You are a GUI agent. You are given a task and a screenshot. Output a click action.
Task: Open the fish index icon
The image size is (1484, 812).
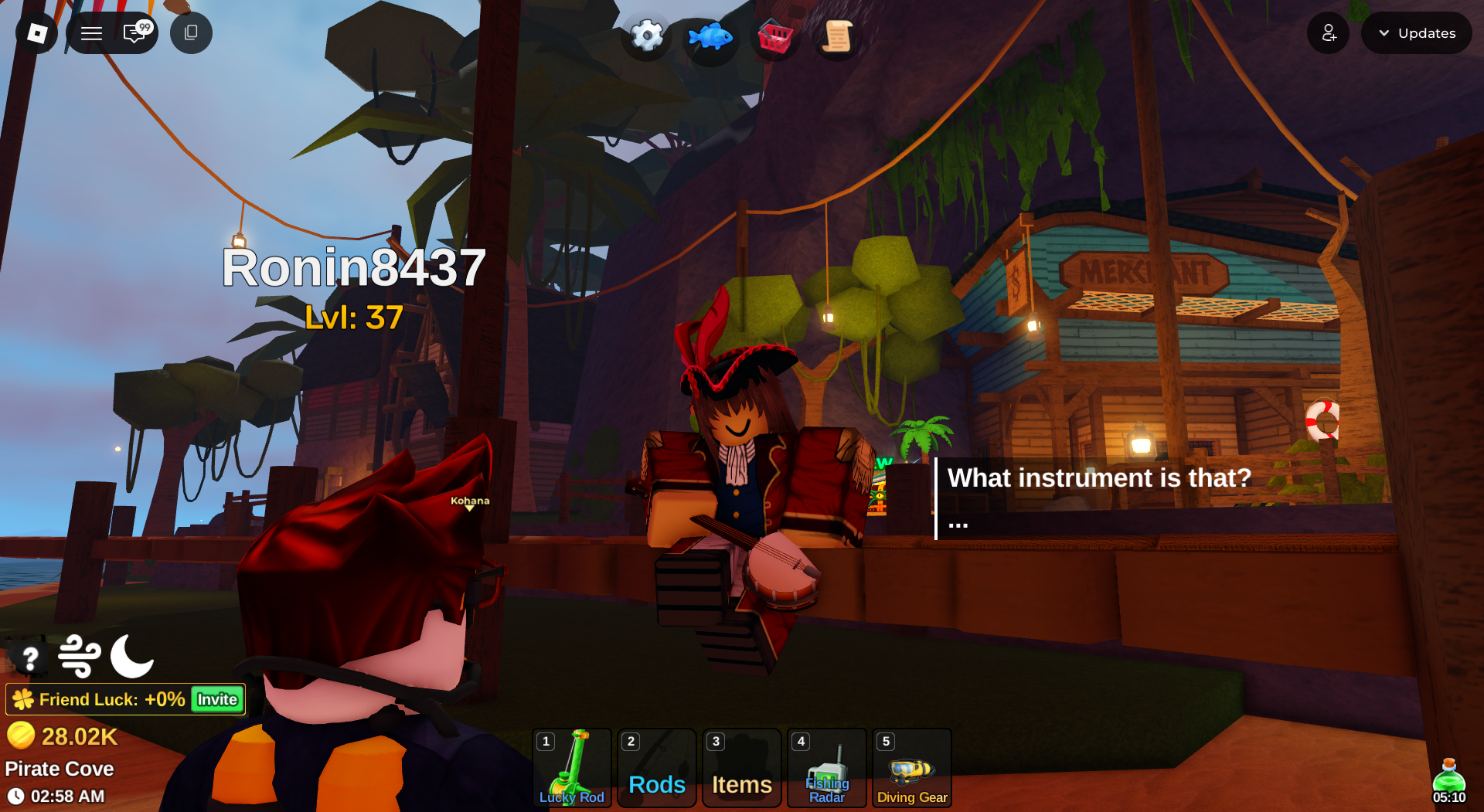[x=710, y=35]
